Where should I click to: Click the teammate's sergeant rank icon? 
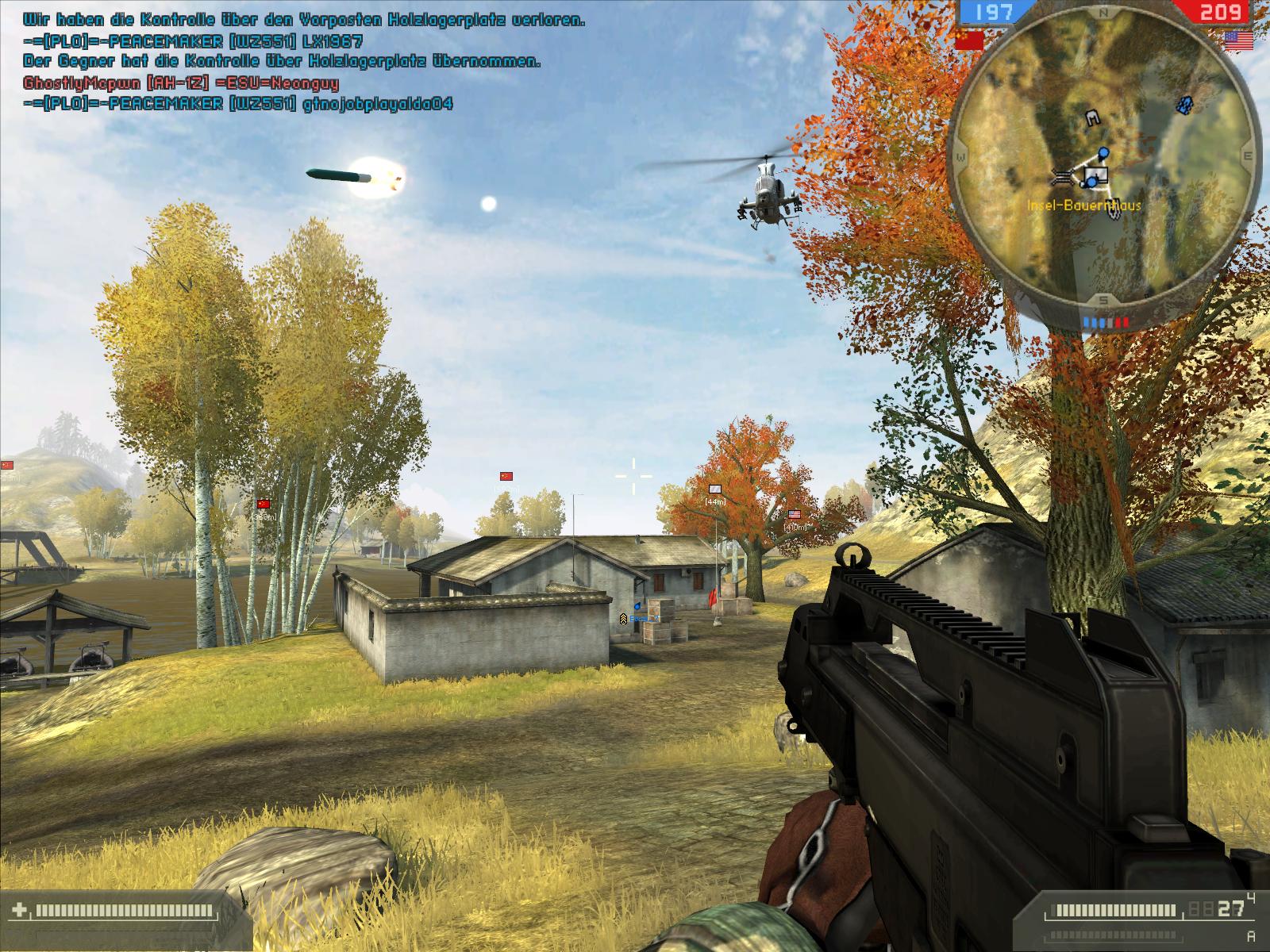pos(624,618)
